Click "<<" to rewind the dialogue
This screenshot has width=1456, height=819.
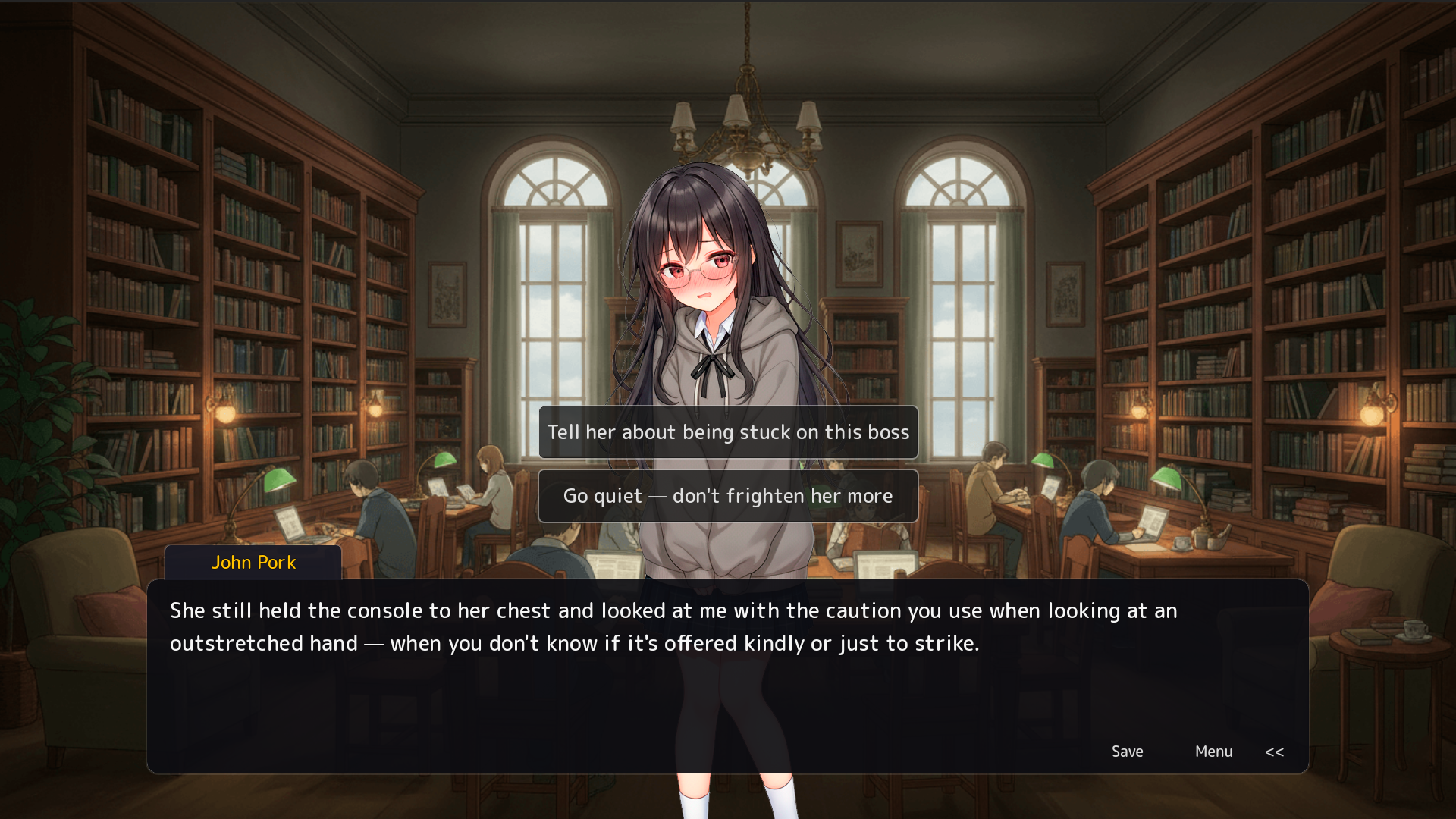point(1275,752)
